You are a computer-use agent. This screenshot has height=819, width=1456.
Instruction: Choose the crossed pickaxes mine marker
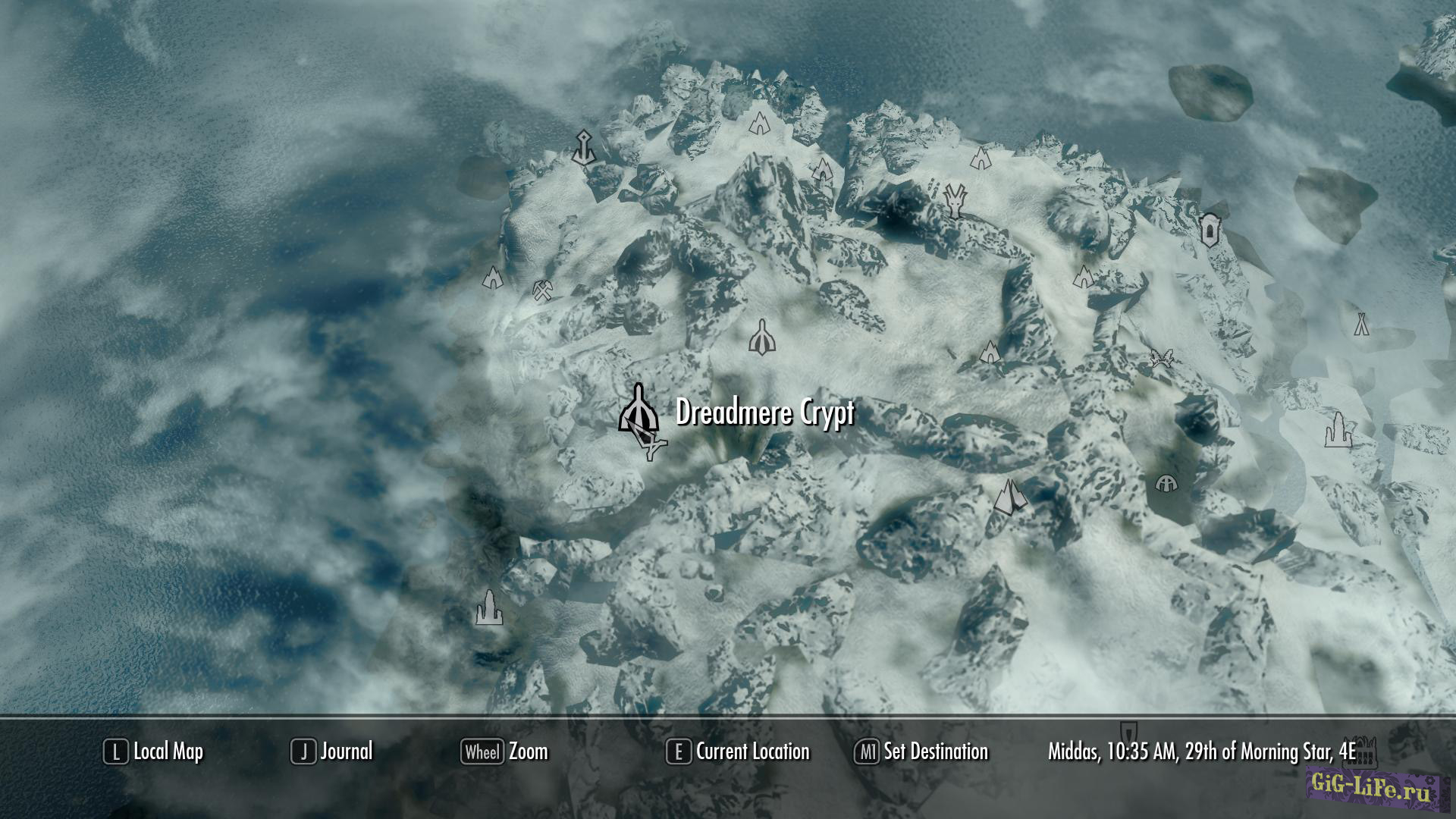point(542,290)
